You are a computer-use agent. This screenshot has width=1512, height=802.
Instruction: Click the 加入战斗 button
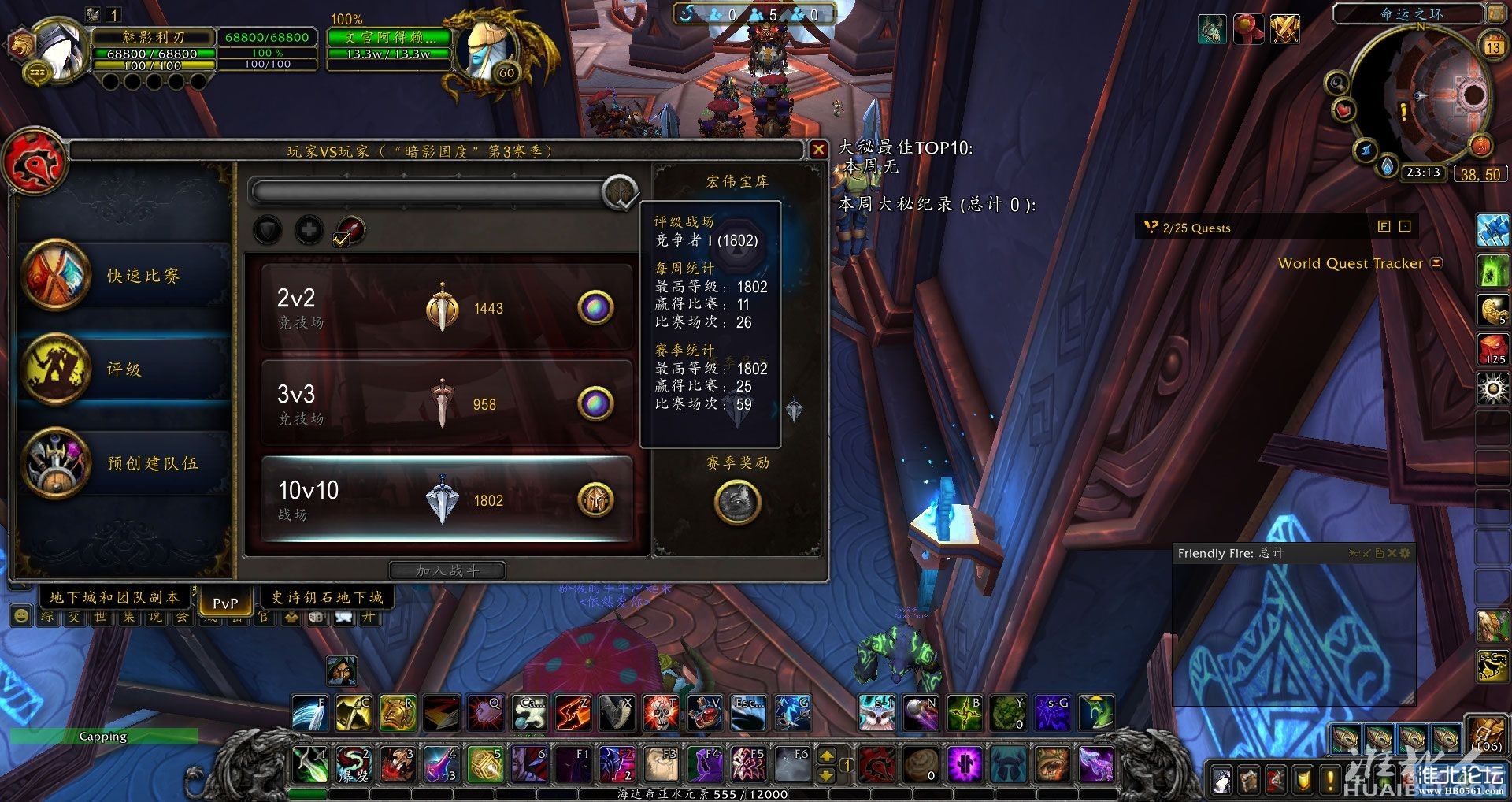click(447, 570)
